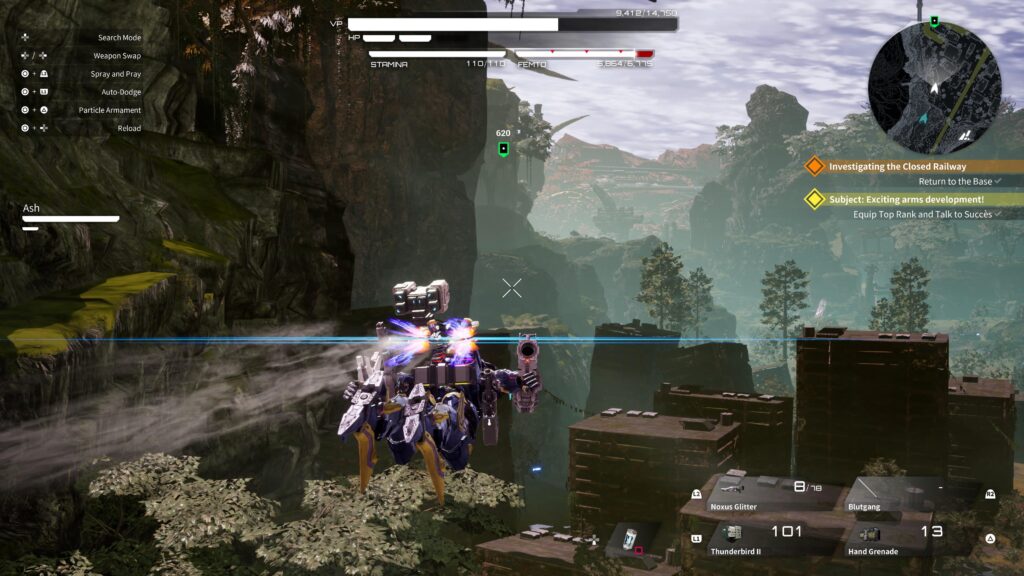Select the Investigating the Closed Railway quest

pyautogui.click(x=897, y=166)
